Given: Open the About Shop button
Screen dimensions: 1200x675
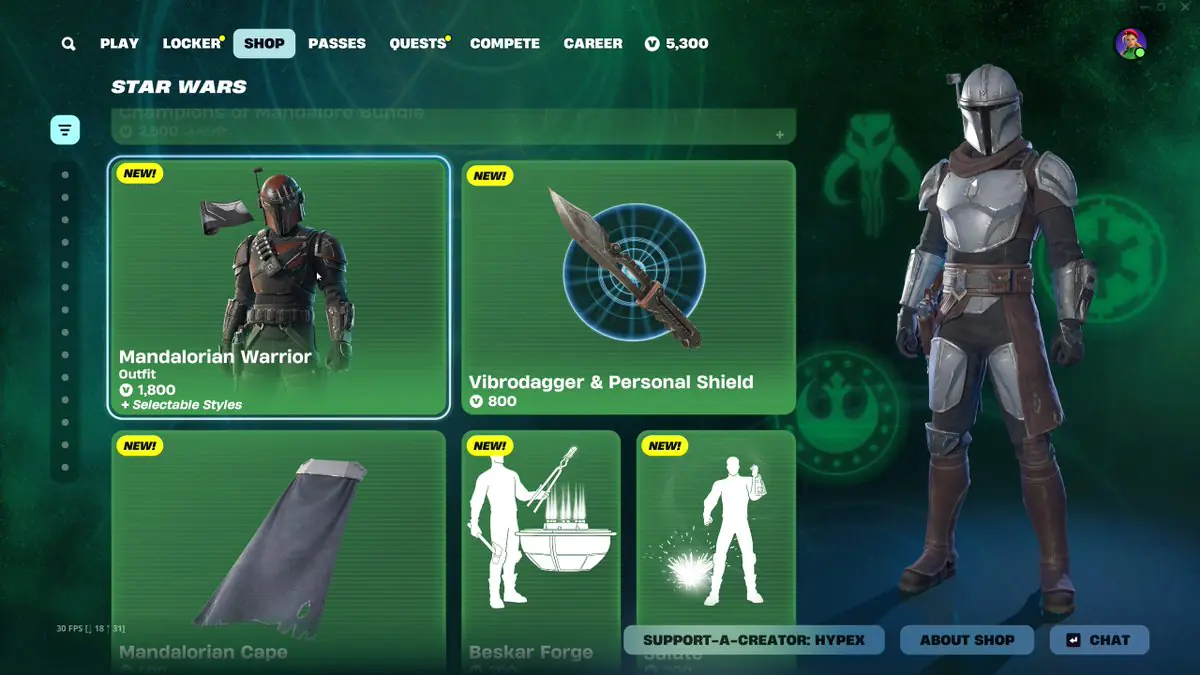Looking at the screenshot, I should click(967, 640).
